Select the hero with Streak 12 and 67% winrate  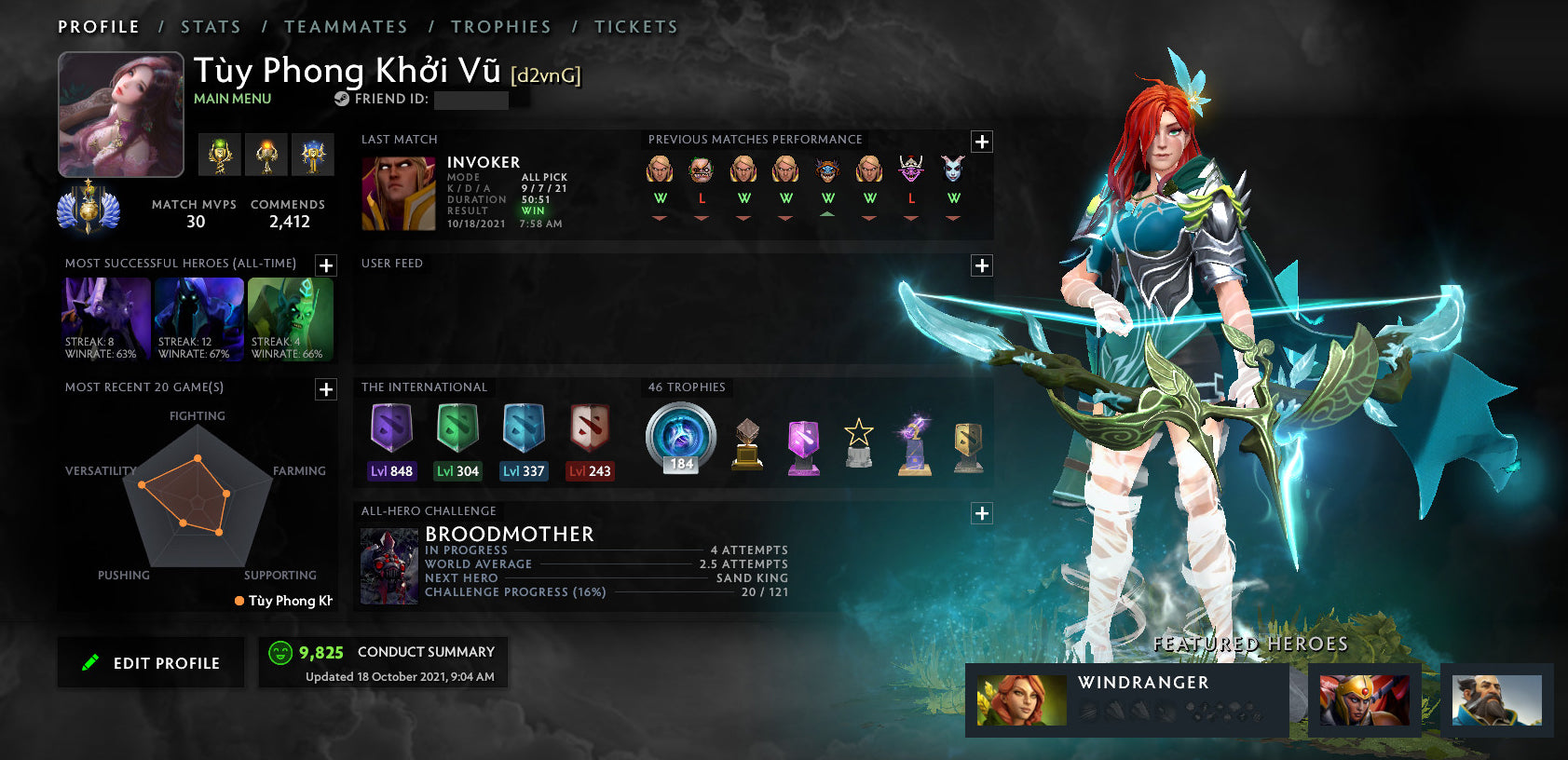198,317
